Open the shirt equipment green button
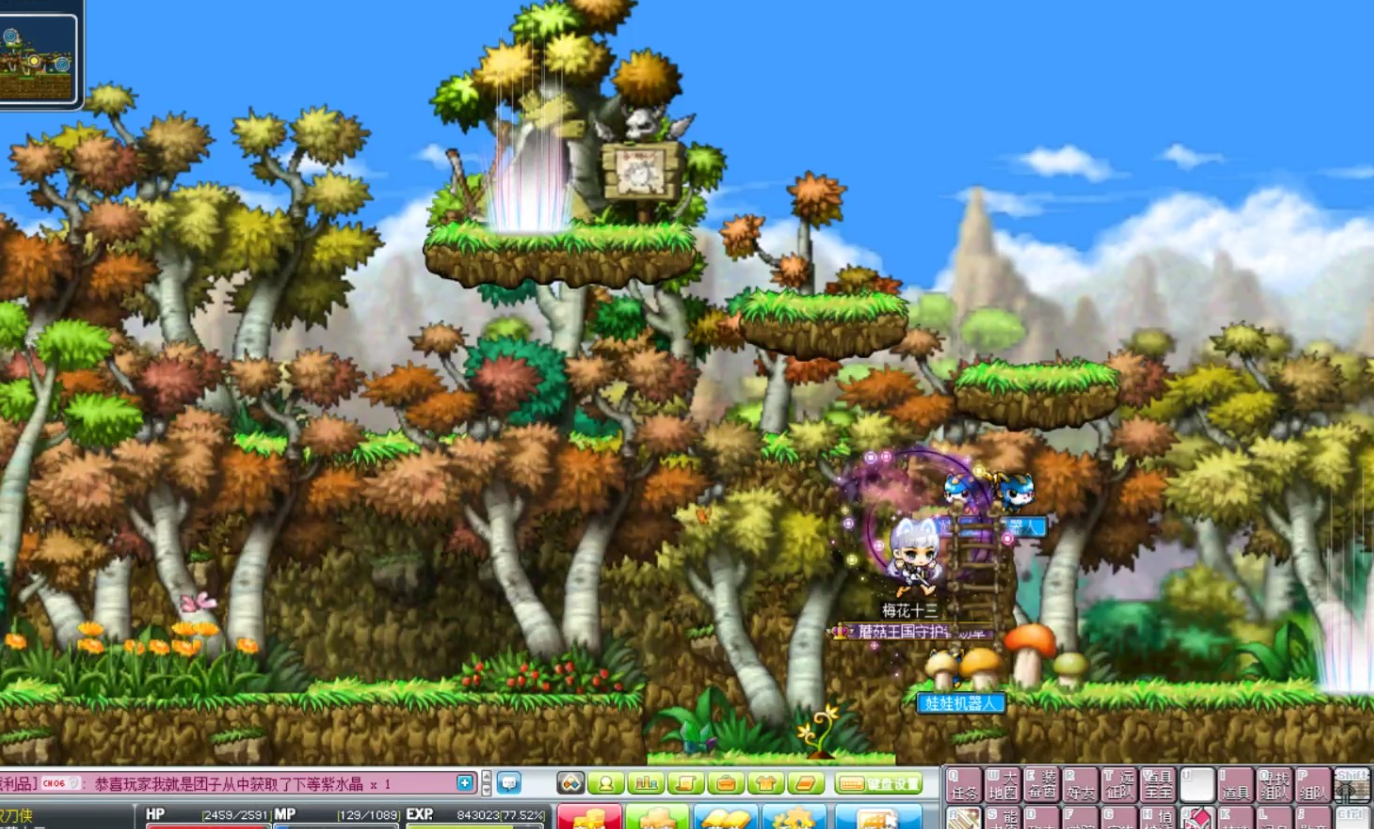 tap(766, 783)
